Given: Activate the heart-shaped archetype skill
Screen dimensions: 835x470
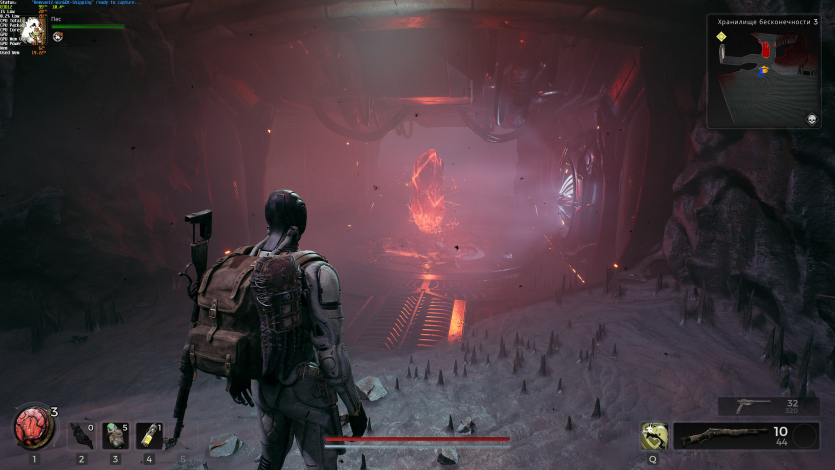Looking at the screenshot, I should [654, 435].
